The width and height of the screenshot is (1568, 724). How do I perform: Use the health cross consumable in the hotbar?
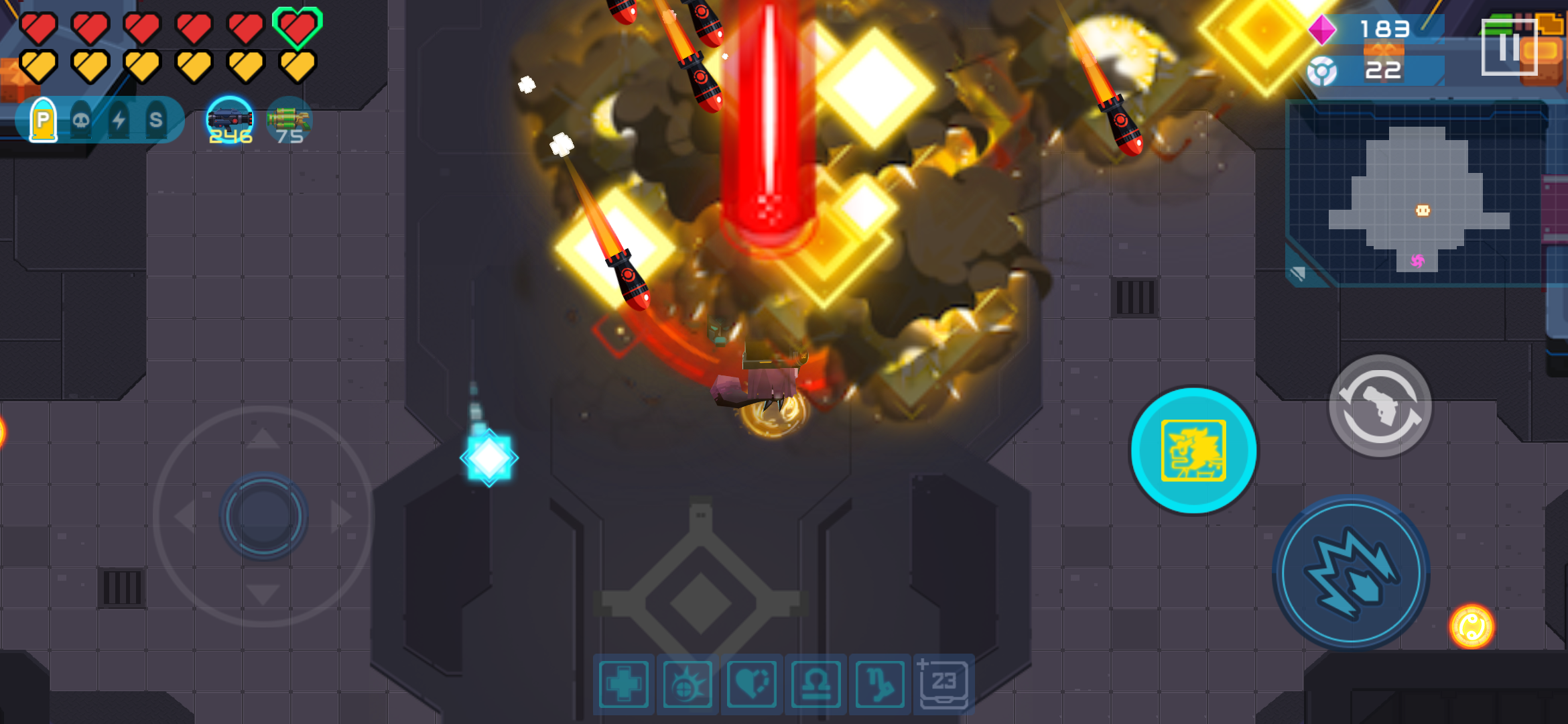625,684
